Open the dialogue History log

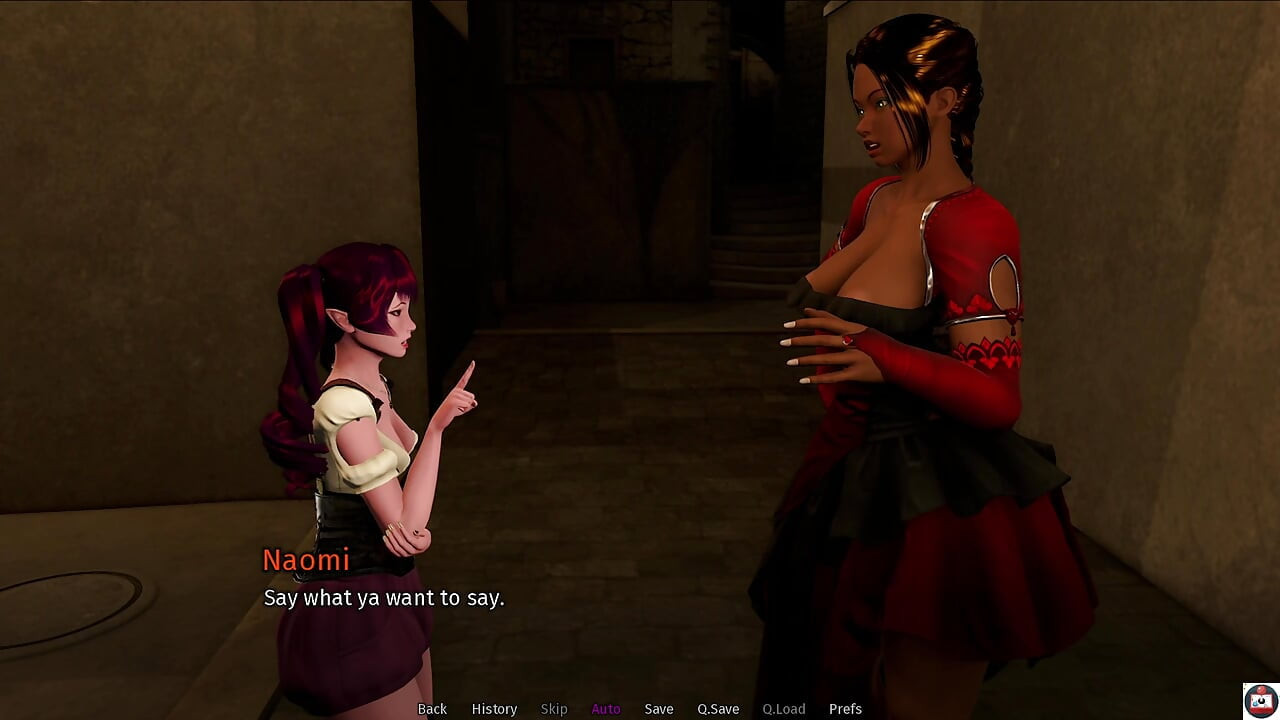494,709
